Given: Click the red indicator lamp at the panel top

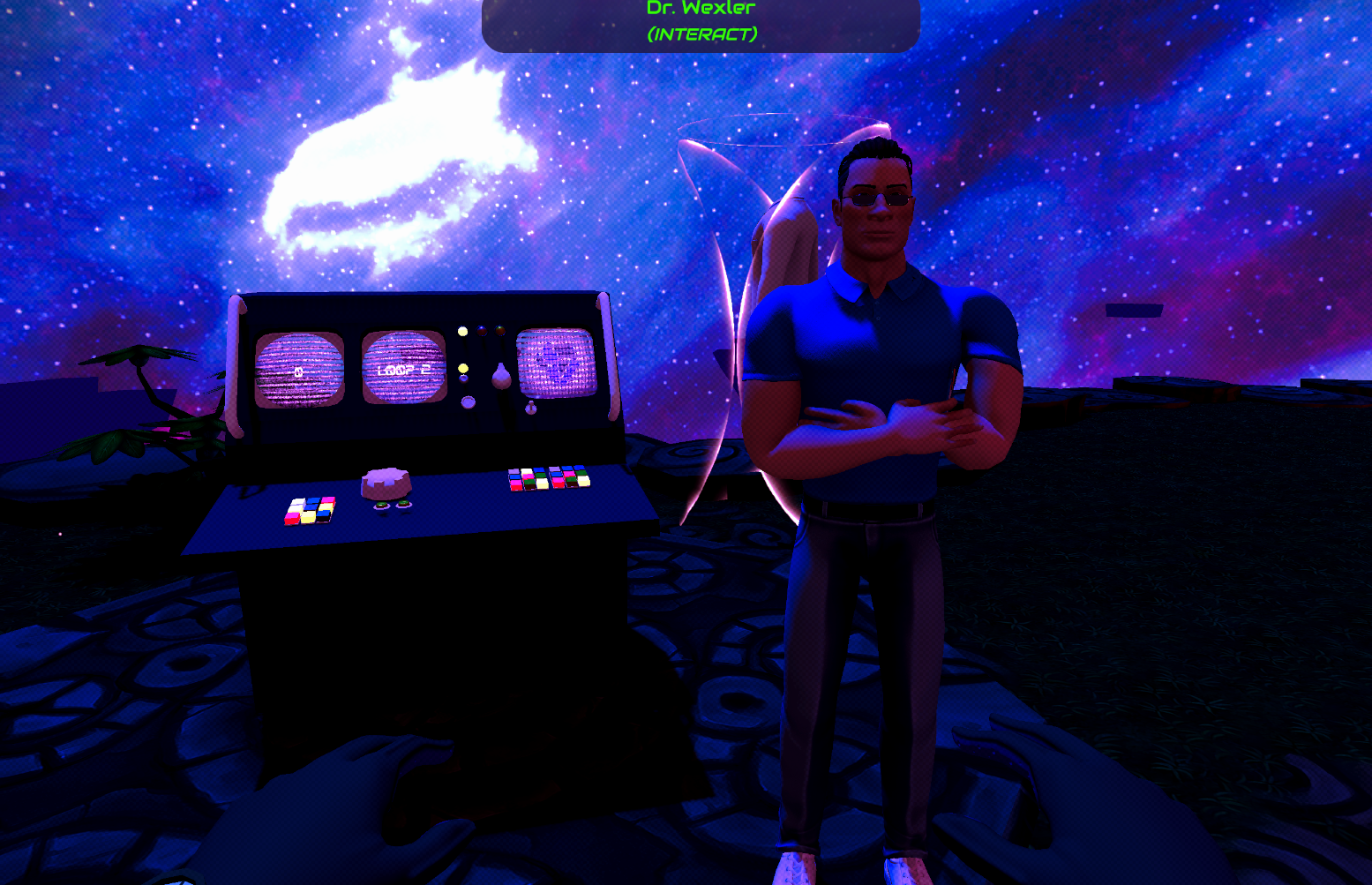Looking at the screenshot, I should pos(482,331).
